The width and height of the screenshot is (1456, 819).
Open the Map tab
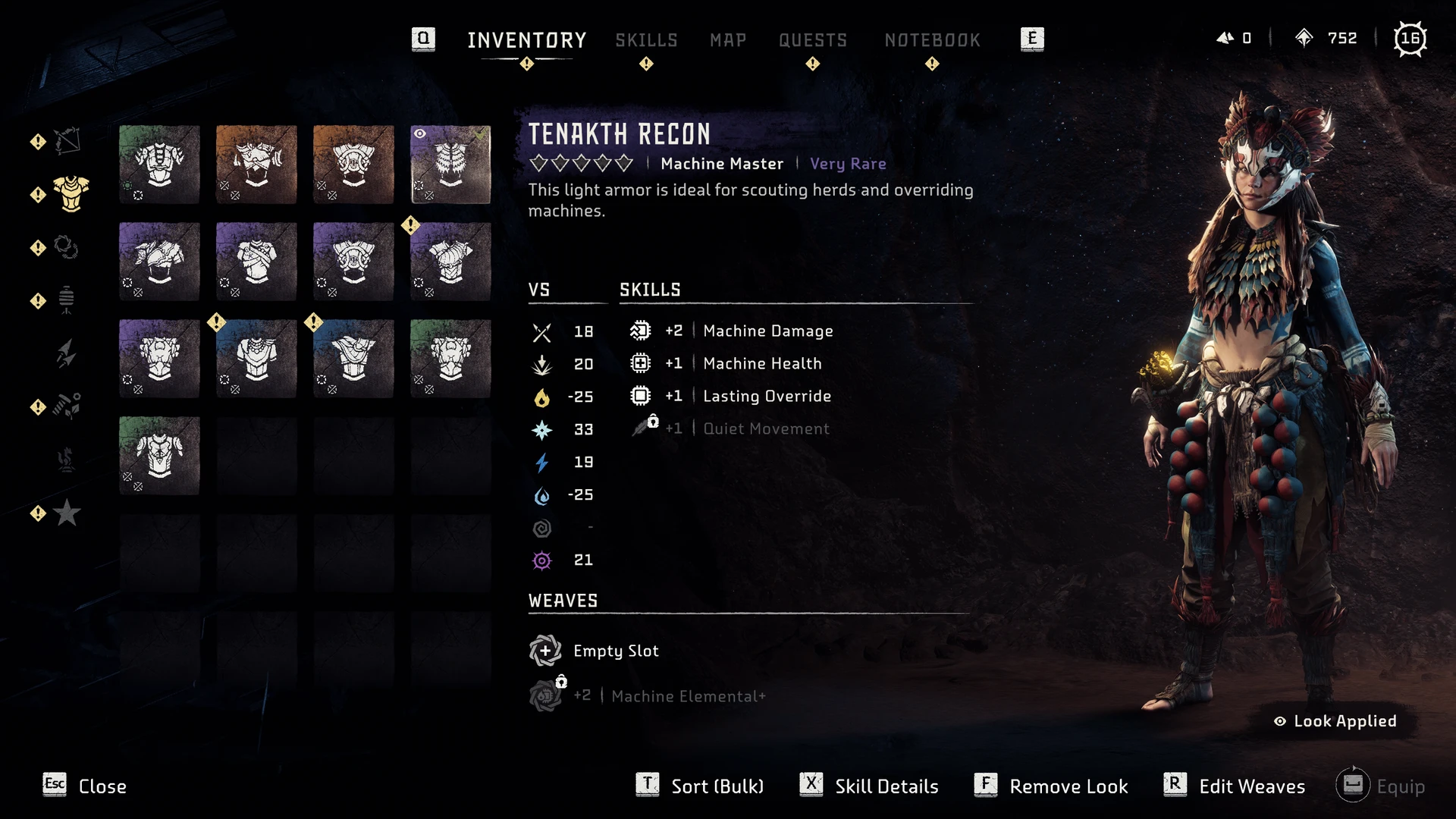[728, 40]
